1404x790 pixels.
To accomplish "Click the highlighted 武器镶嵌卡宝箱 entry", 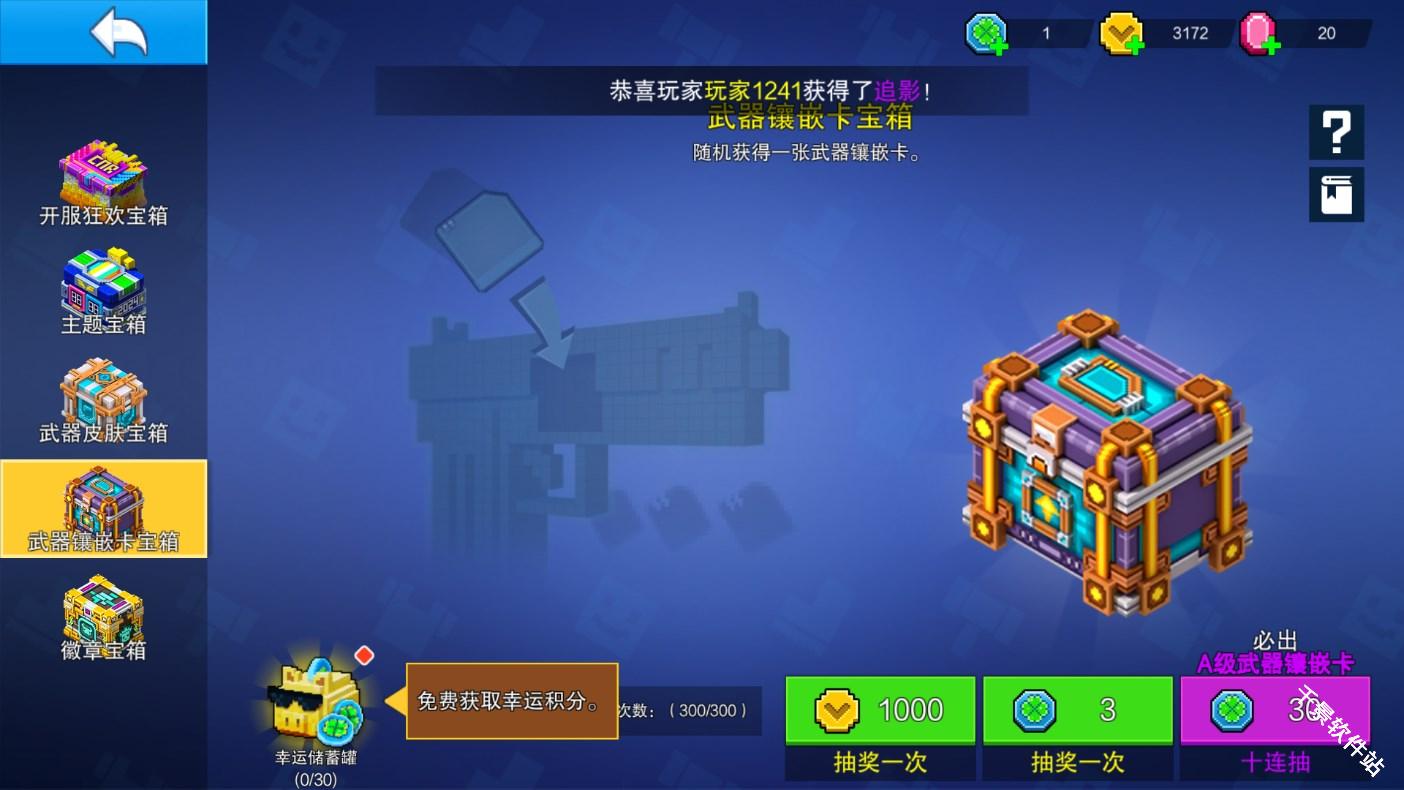I will tap(103, 508).
